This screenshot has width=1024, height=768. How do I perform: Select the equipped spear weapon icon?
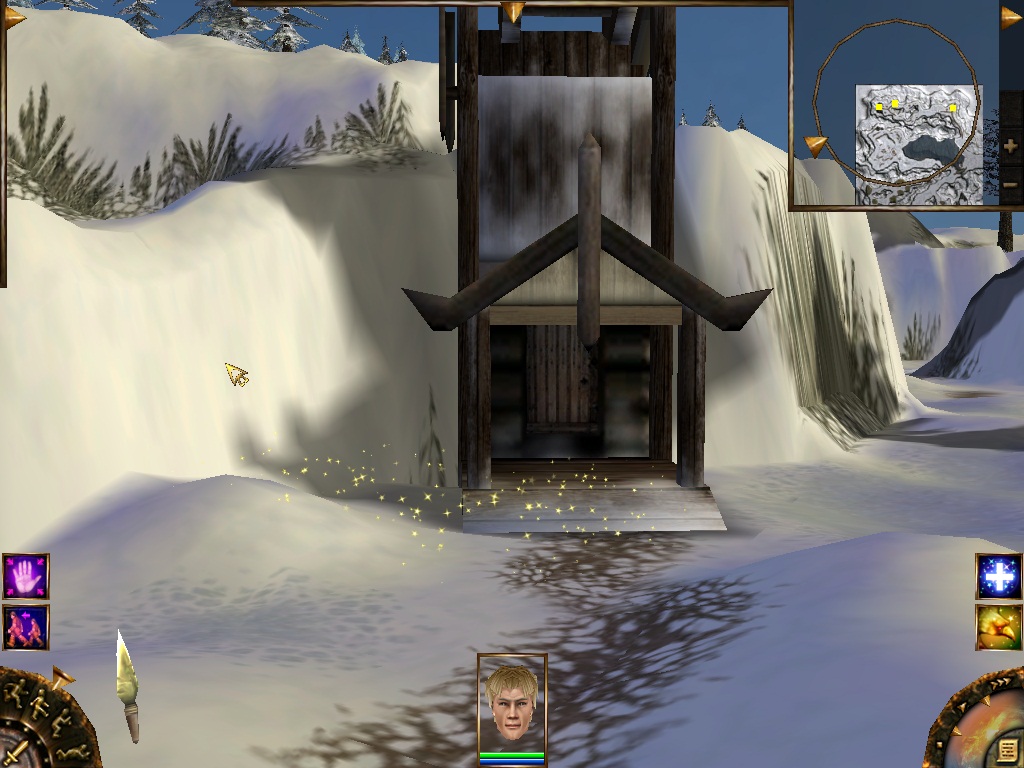pyautogui.click(x=127, y=685)
